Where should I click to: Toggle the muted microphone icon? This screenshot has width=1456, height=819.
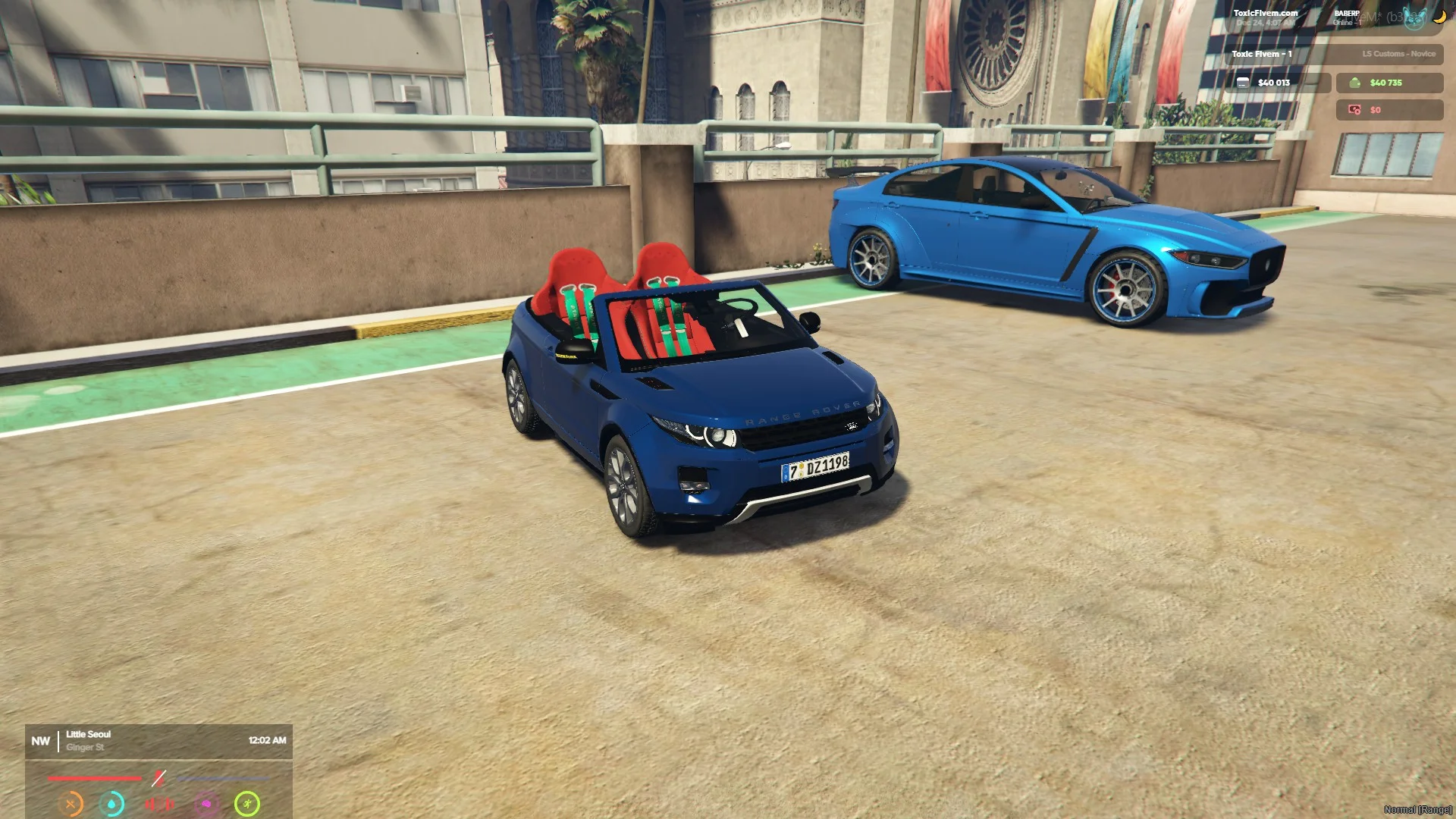tap(158, 778)
